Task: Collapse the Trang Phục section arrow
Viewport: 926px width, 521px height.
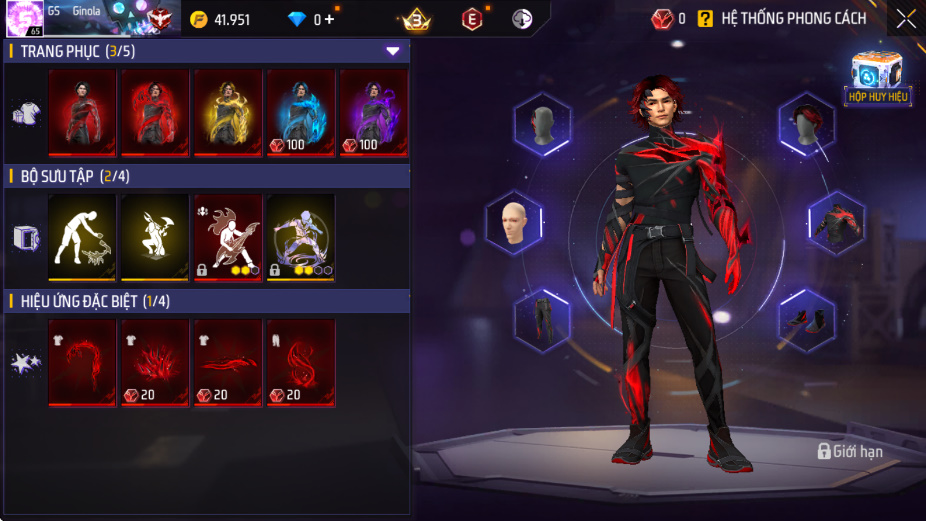Action: [393, 51]
